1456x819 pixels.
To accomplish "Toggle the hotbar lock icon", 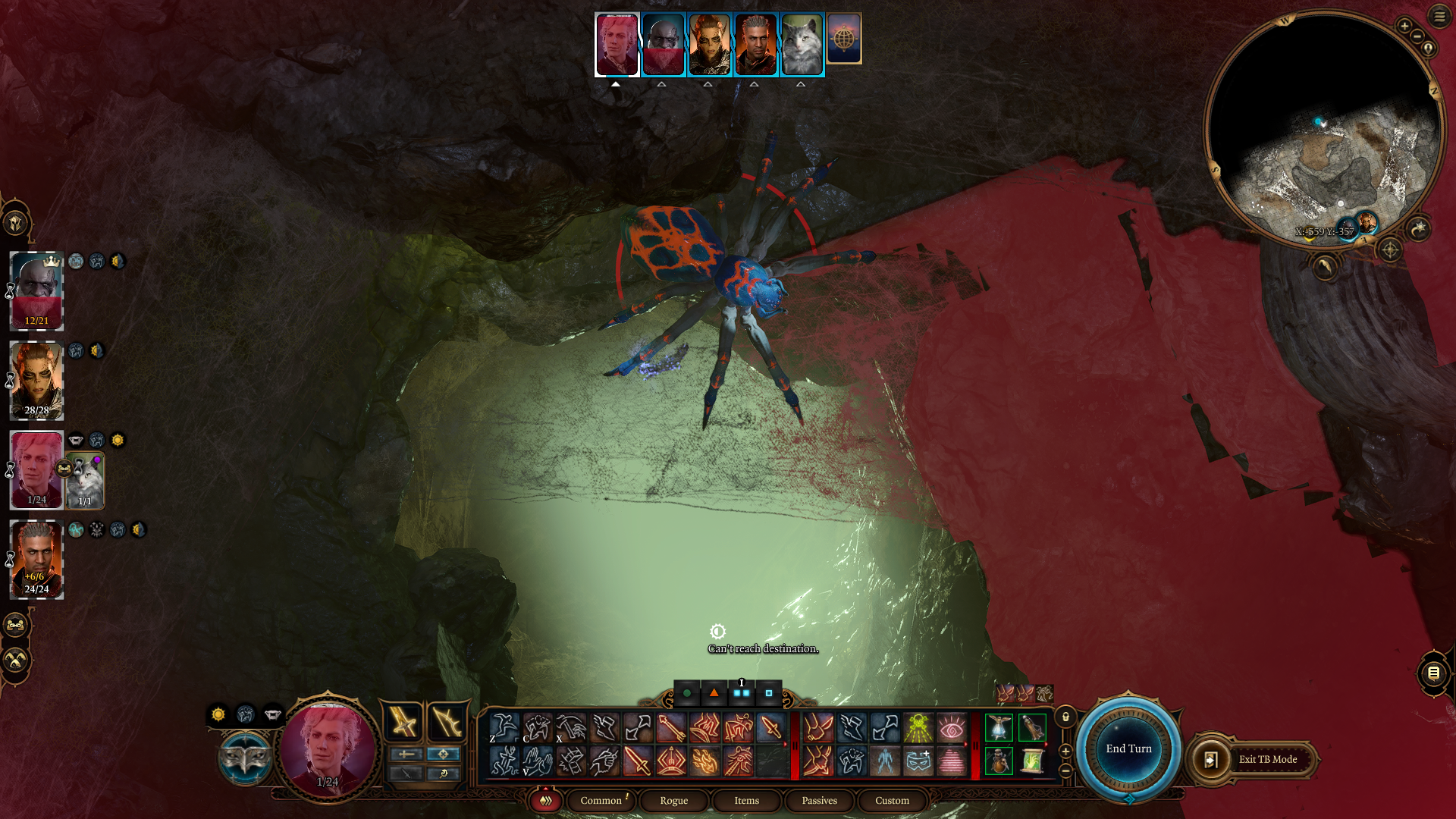I will [x=1065, y=717].
